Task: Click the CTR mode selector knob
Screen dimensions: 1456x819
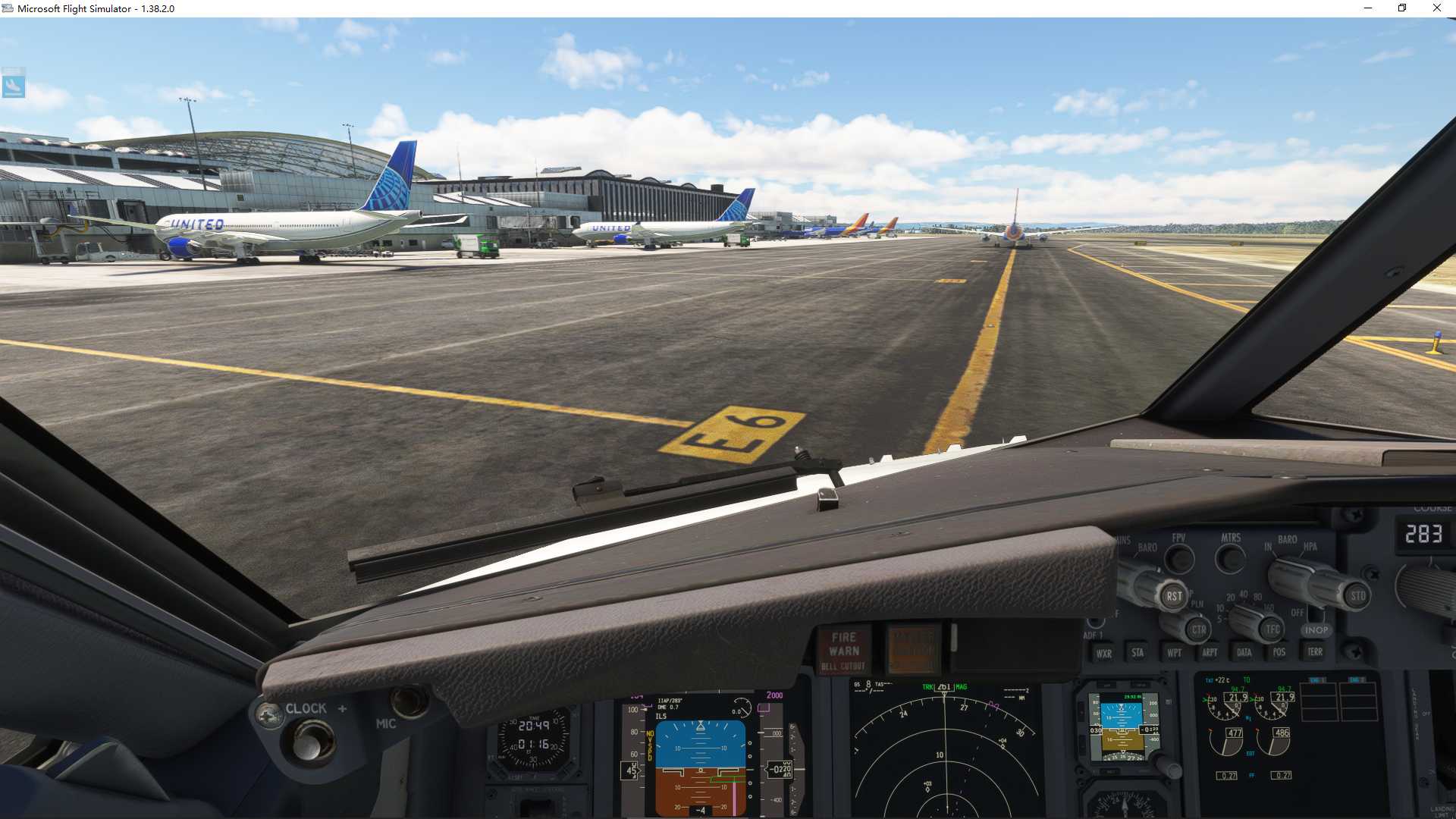Action: (1198, 630)
